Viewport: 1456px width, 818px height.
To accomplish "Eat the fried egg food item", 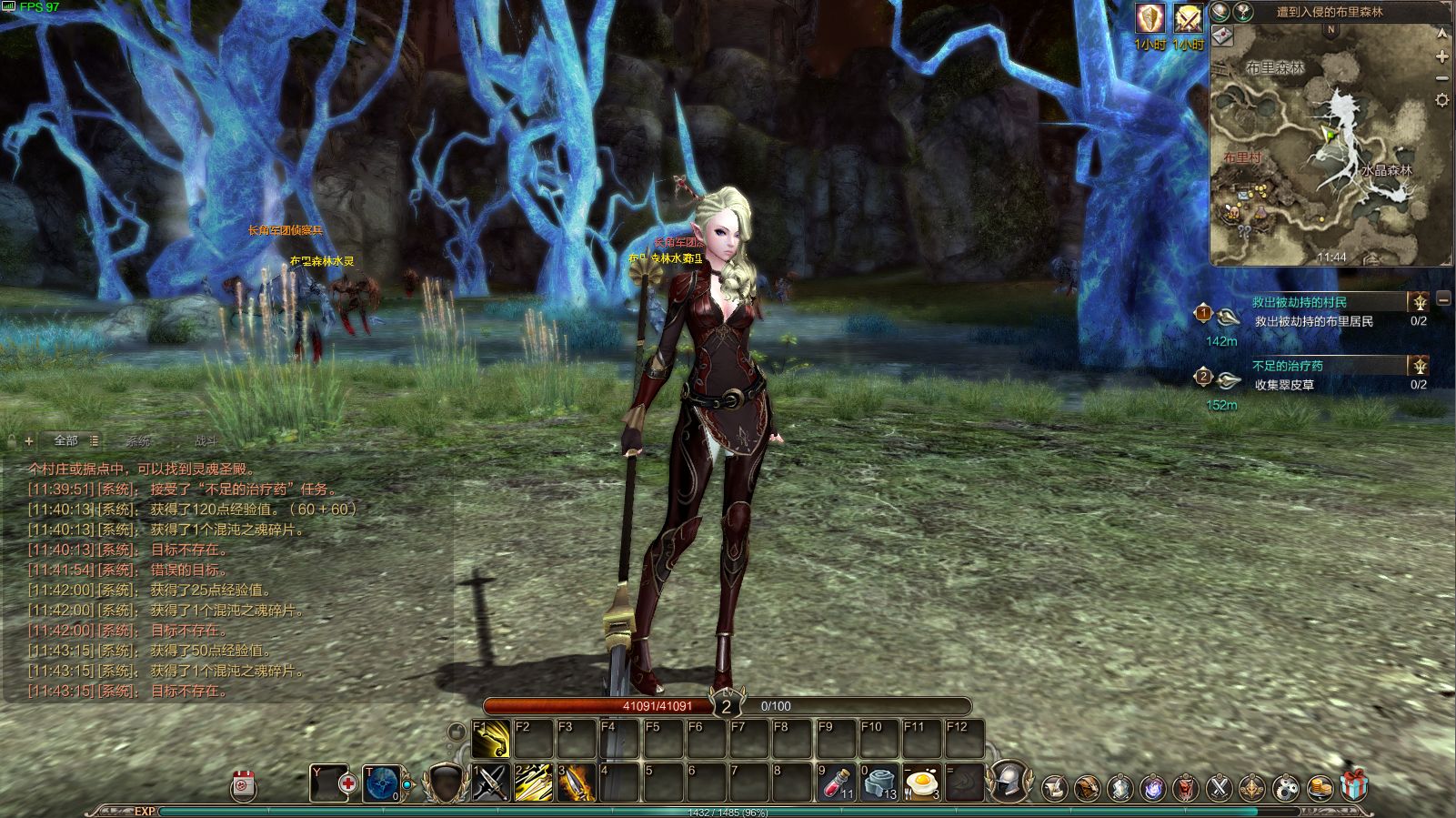I will point(921,783).
